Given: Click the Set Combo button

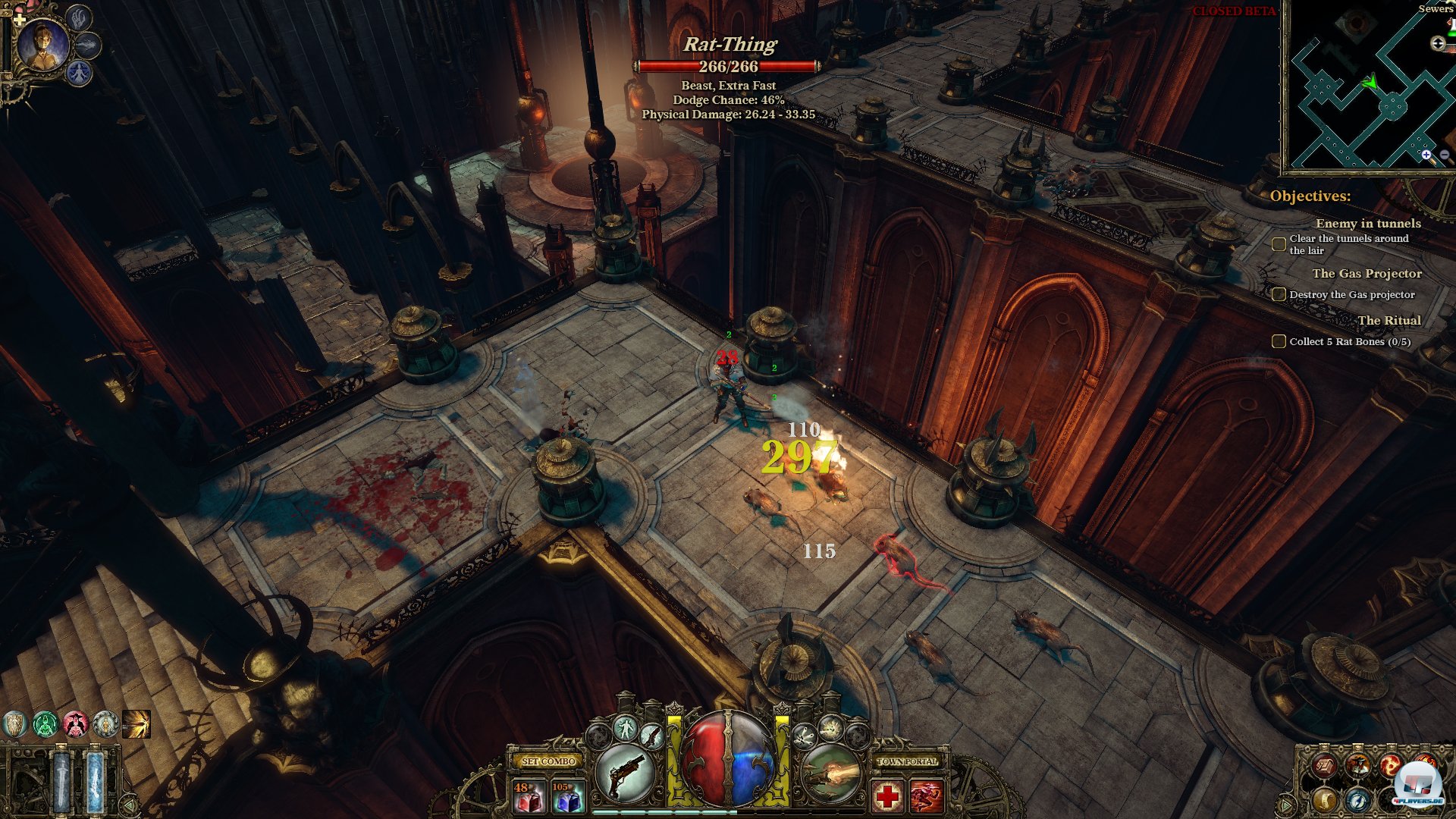Looking at the screenshot, I should [x=548, y=761].
